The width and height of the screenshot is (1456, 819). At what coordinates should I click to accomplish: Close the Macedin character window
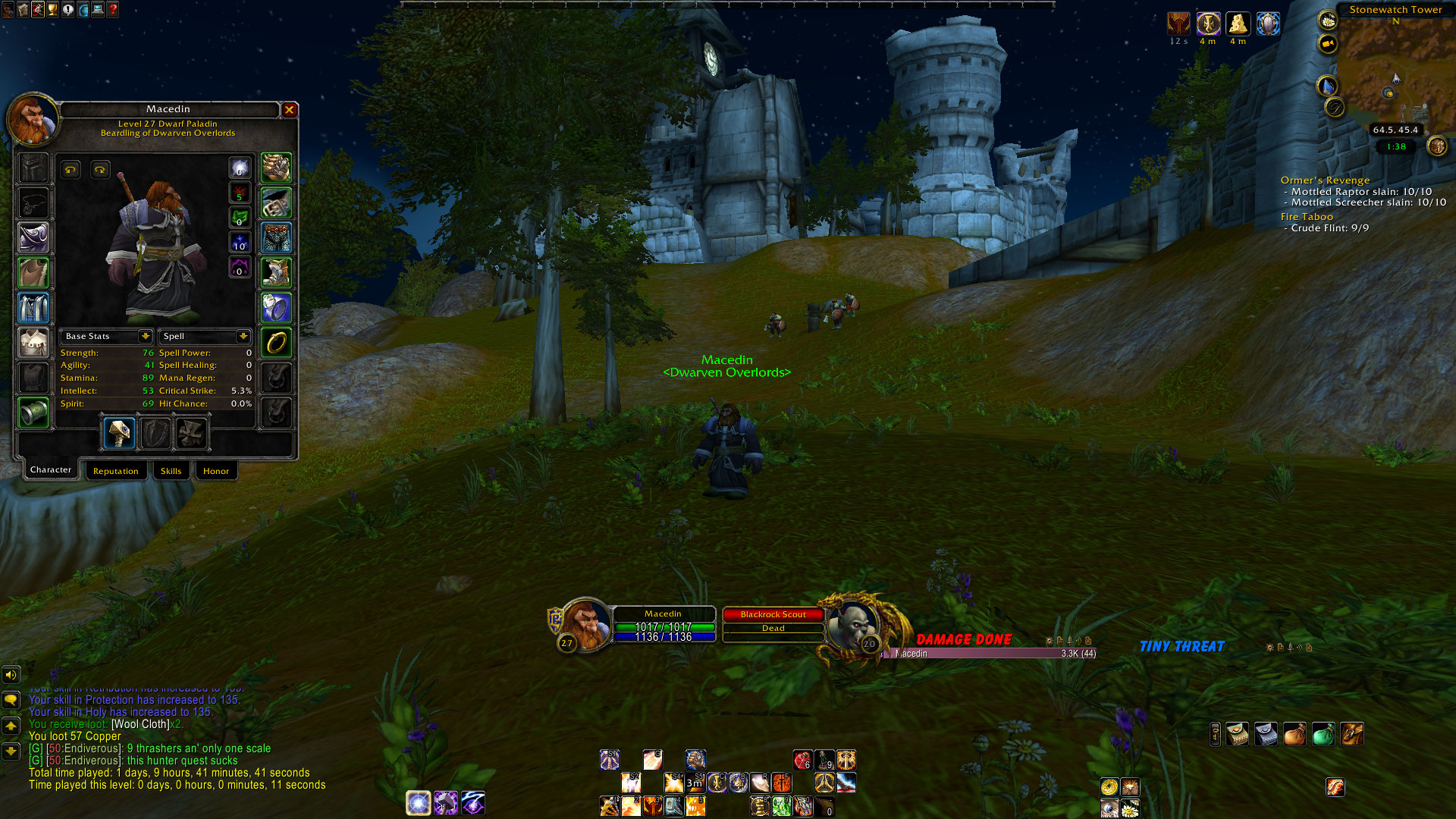click(x=289, y=110)
